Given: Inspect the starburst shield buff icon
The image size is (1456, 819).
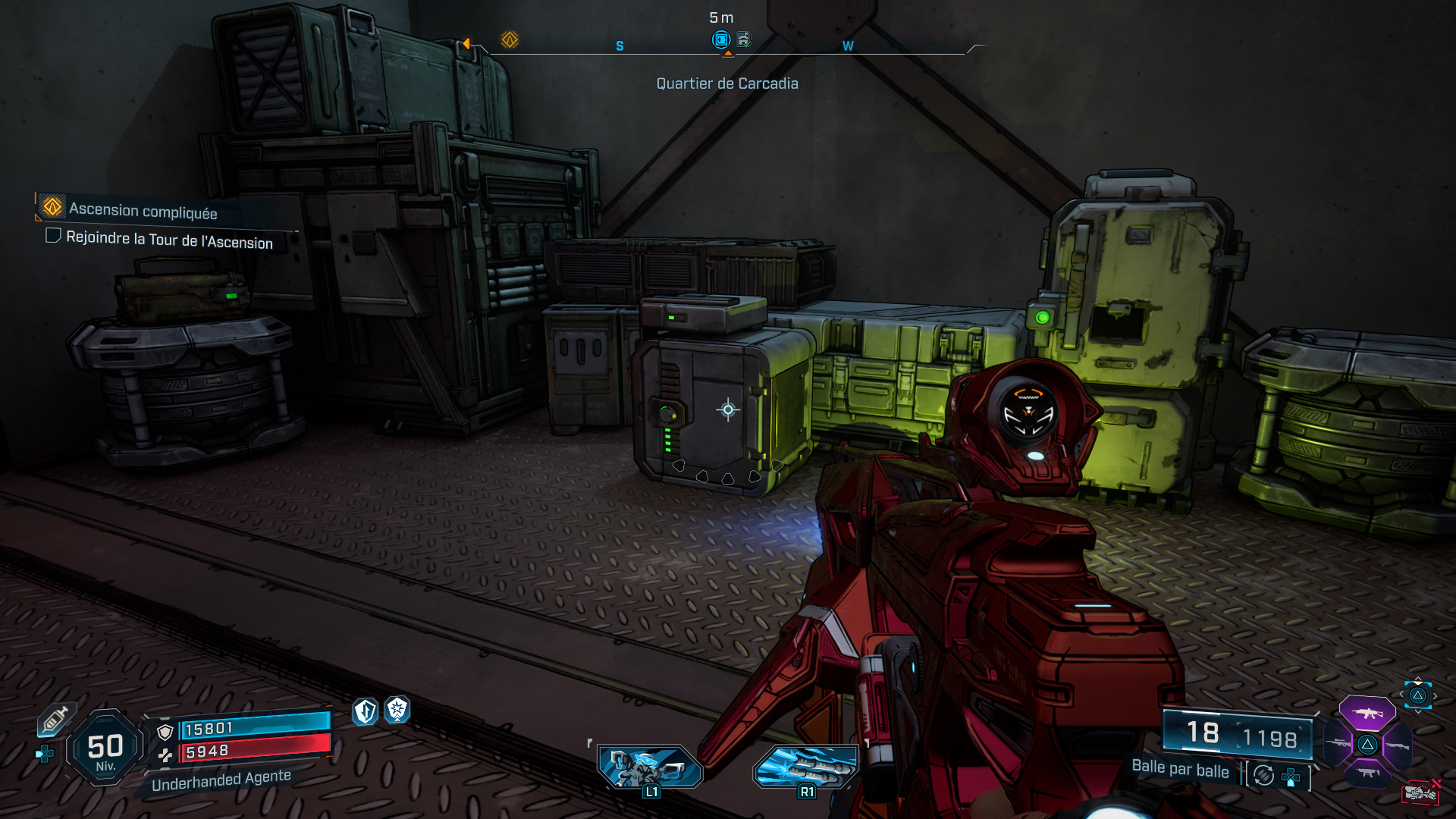Looking at the screenshot, I should [397, 710].
